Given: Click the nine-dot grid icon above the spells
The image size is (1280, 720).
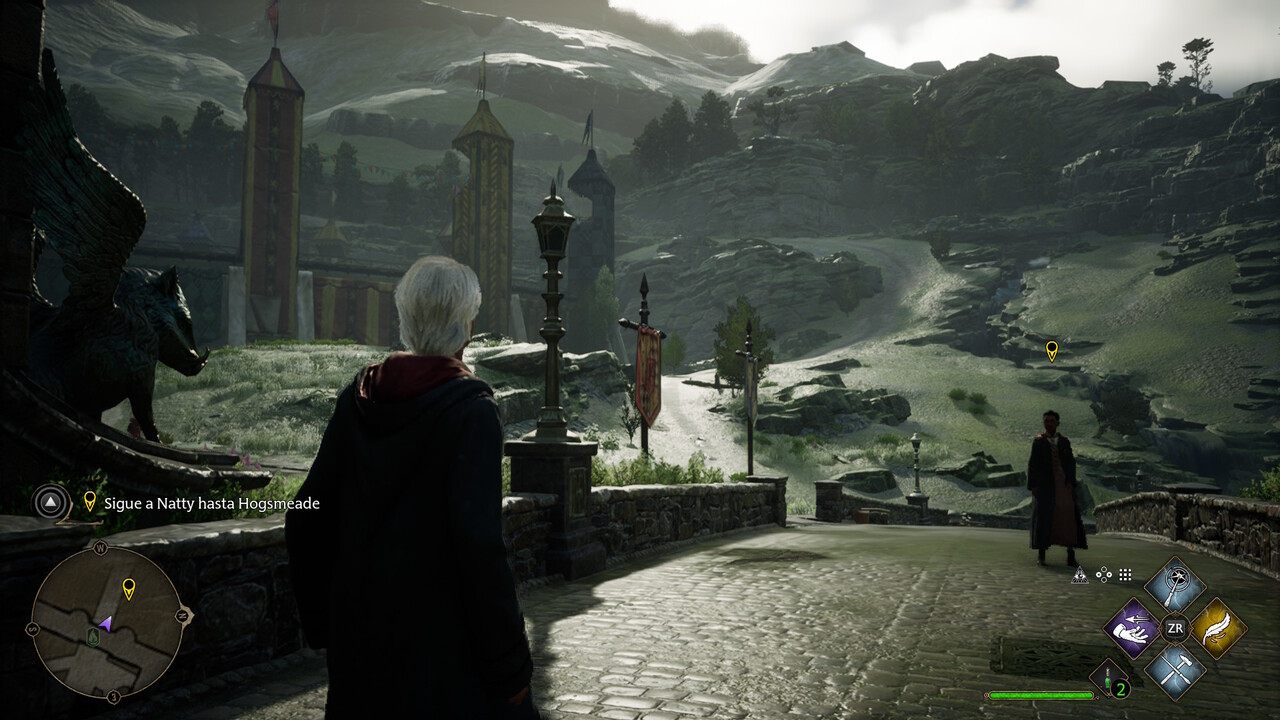Looking at the screenshot, I should click(x=1125, y=575).
